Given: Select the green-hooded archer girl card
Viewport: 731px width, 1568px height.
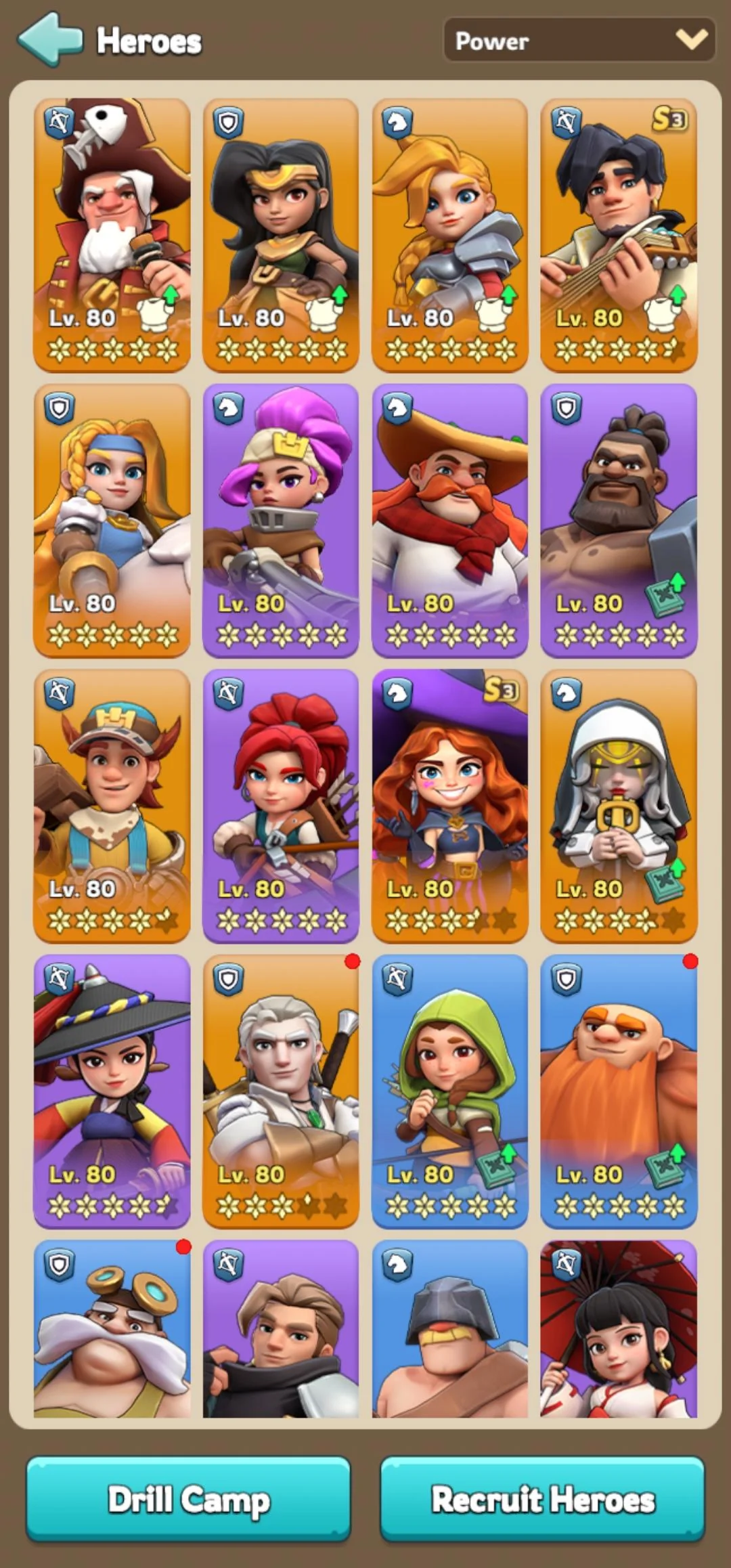Looking at the screenshot, I should (x=450, y=1091).
